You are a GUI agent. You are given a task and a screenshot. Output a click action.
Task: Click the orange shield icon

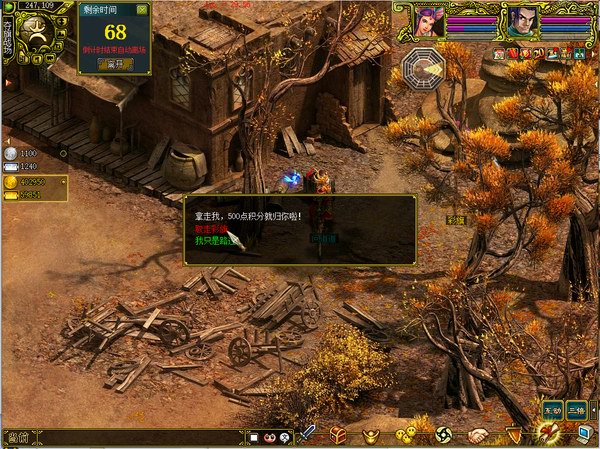tap(513, 435)
